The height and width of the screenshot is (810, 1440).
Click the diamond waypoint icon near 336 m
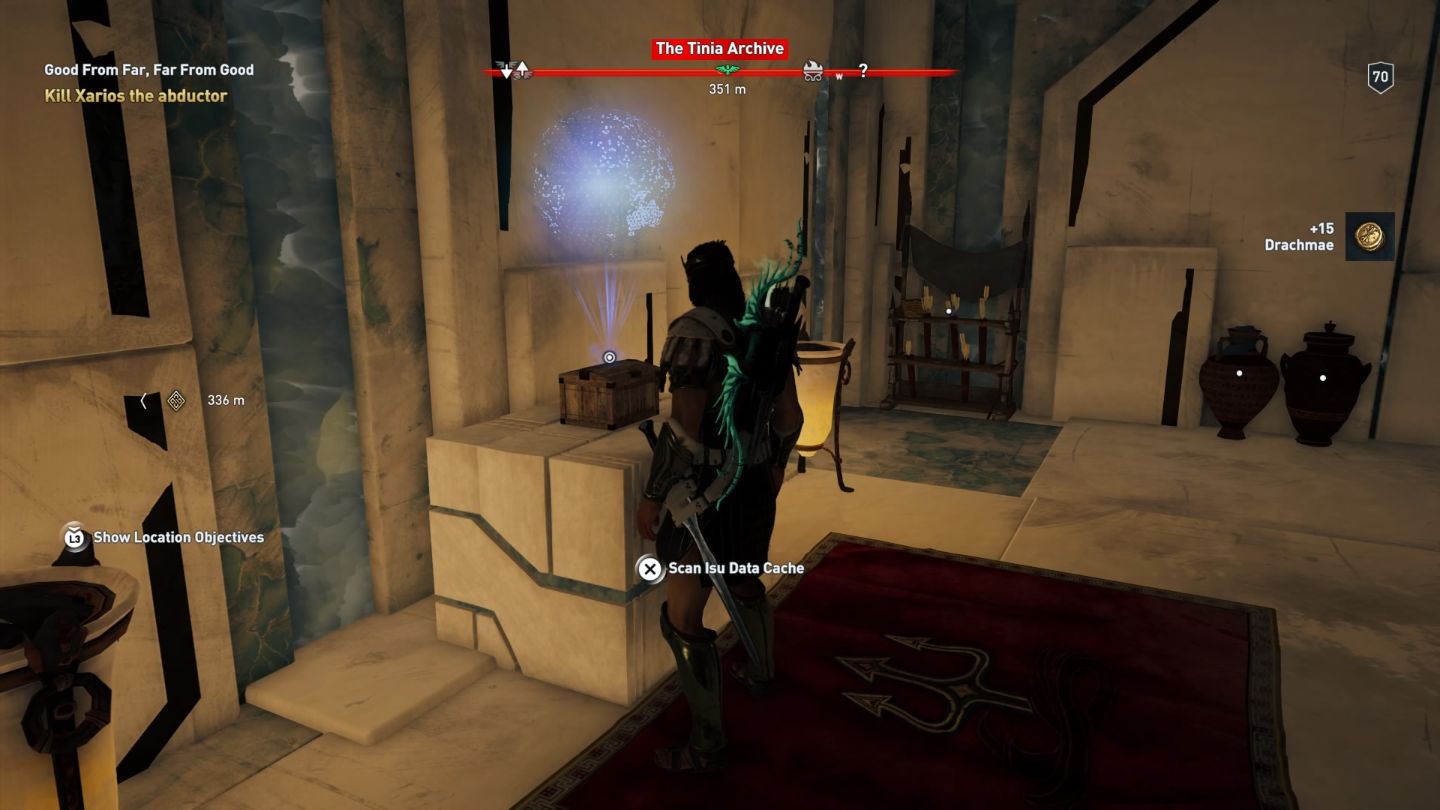pos(175,399)
